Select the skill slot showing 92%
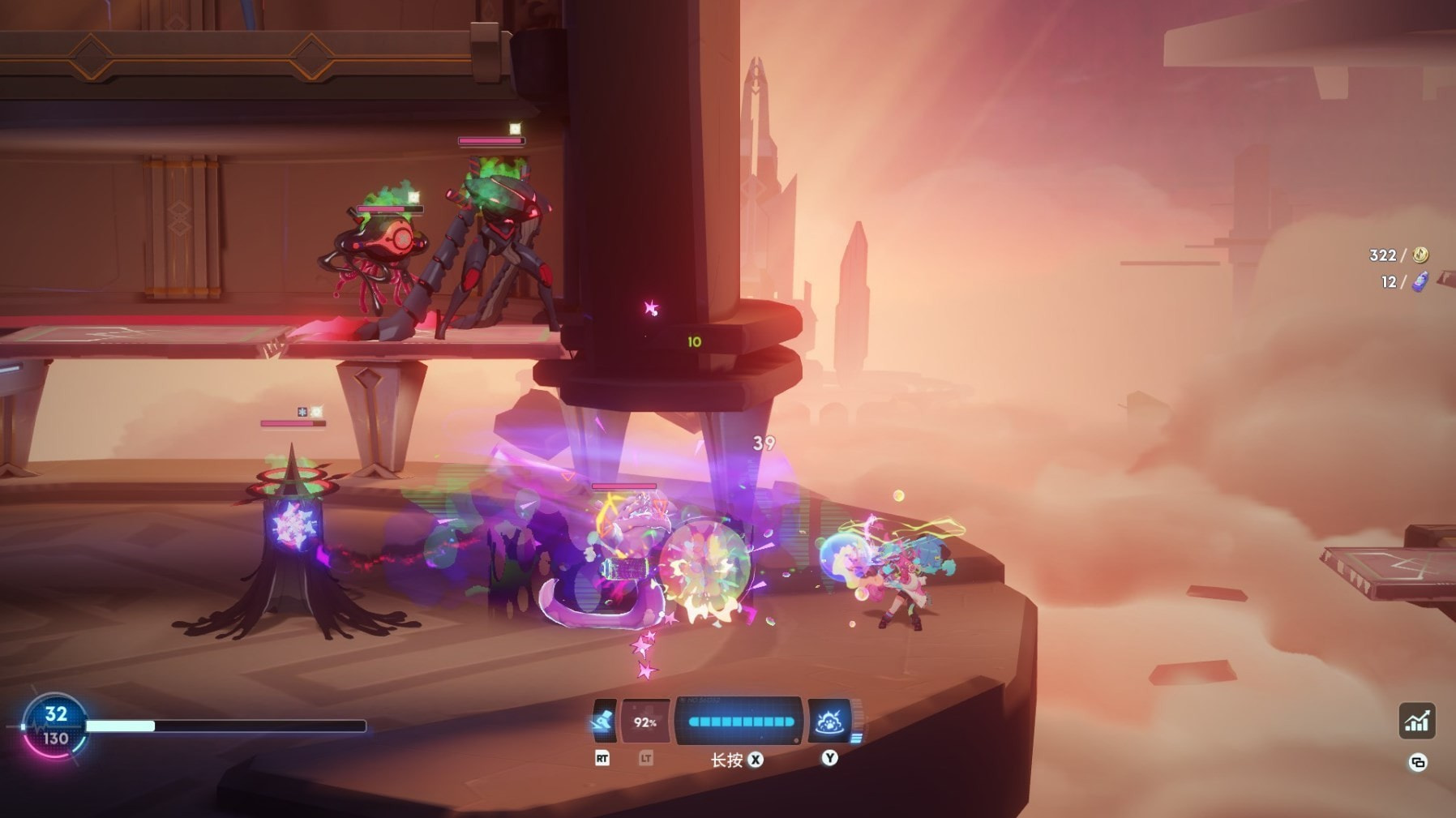Viewport: 1456px width, 818px height. click(645, 721)
